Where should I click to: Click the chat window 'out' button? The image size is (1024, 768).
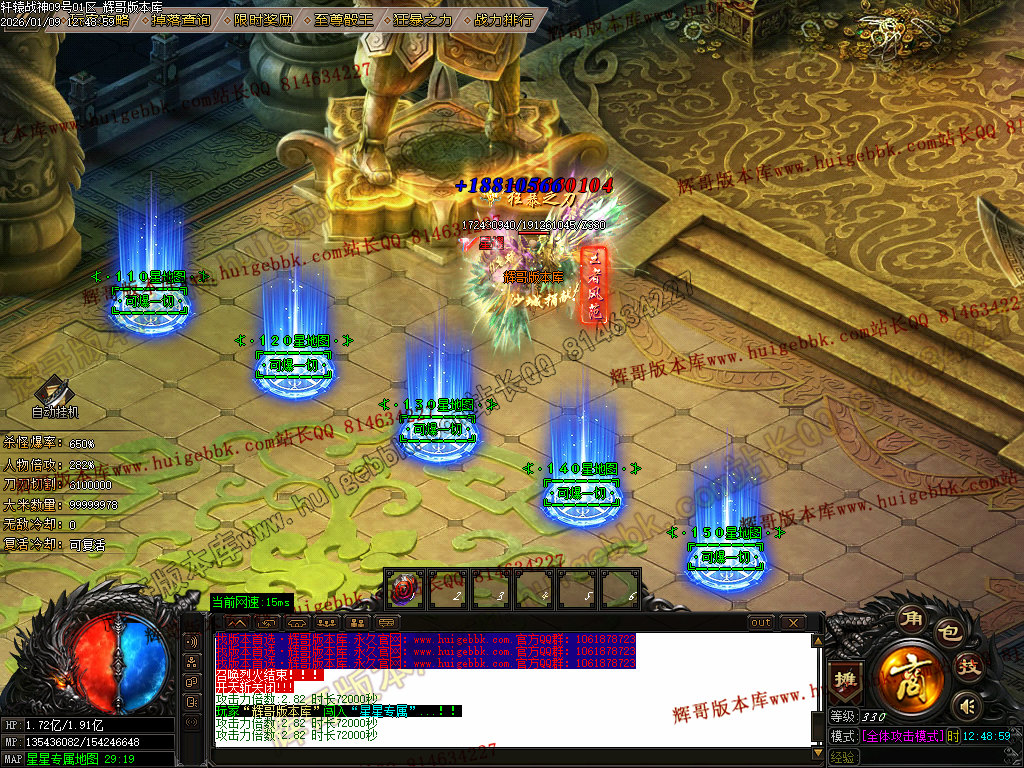tap(761, 623)
